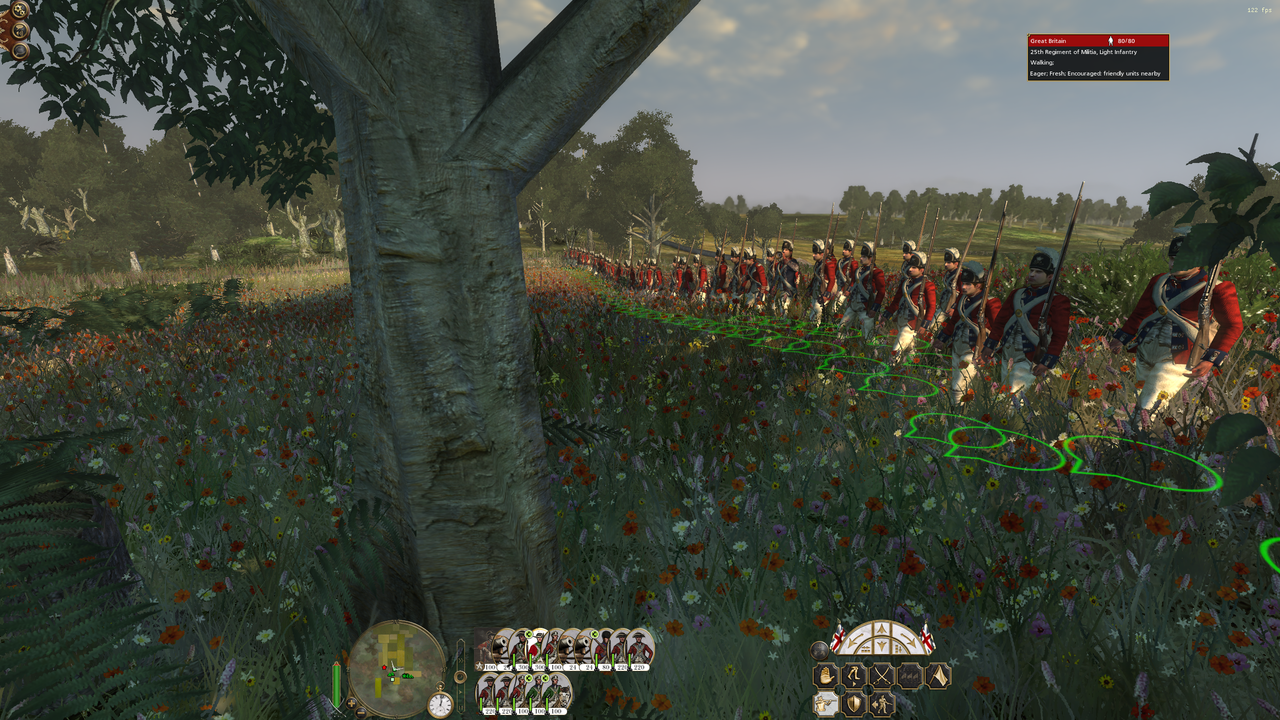
Task: Enable guard mode with the shield button
Action: (854, 703)
